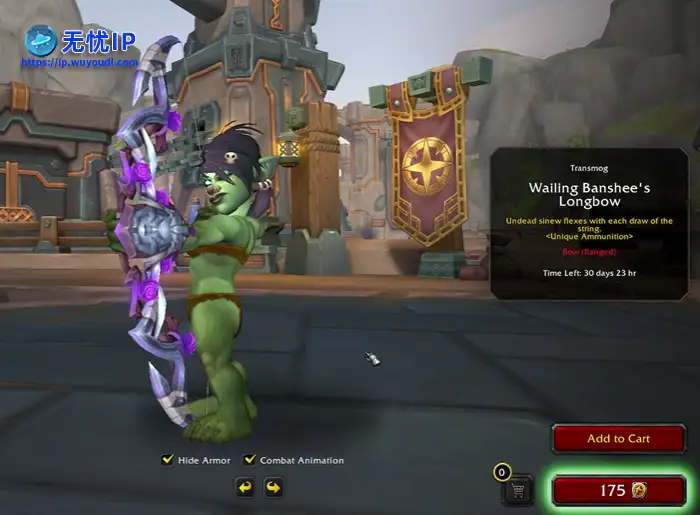Add the Wailing Banshee's Longbow to cart

[618, 439]
